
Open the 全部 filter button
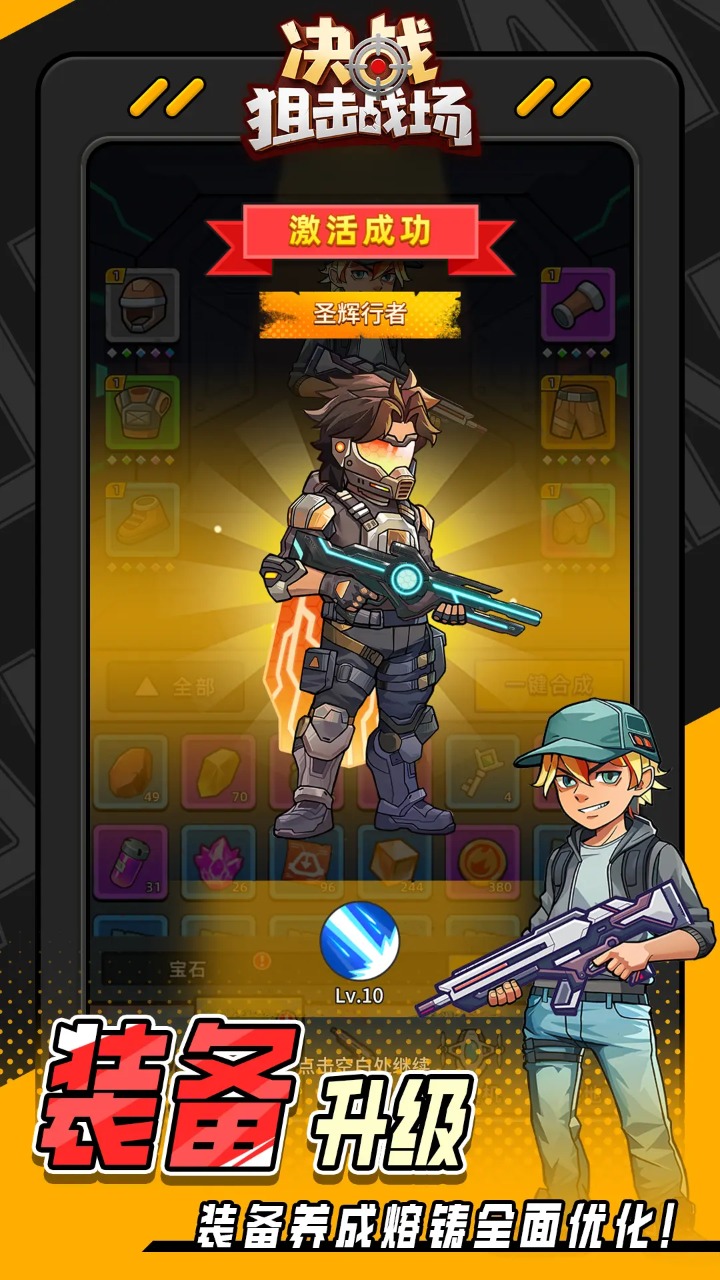(176, 687)
